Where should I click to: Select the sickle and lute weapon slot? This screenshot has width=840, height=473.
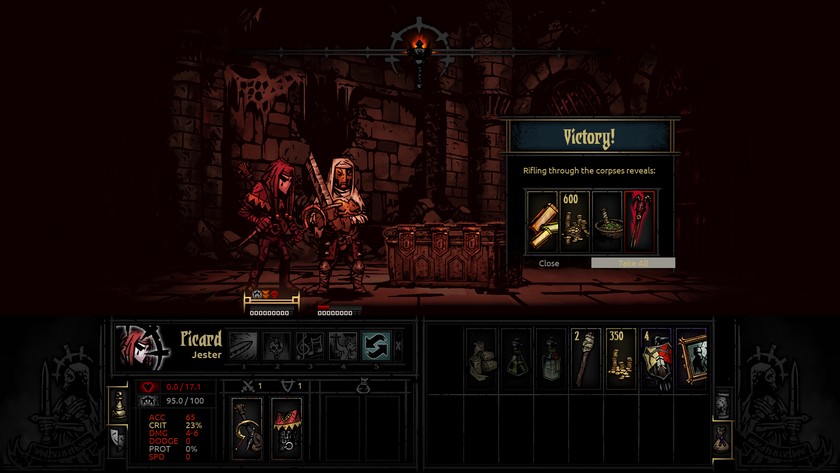point(246,427)
